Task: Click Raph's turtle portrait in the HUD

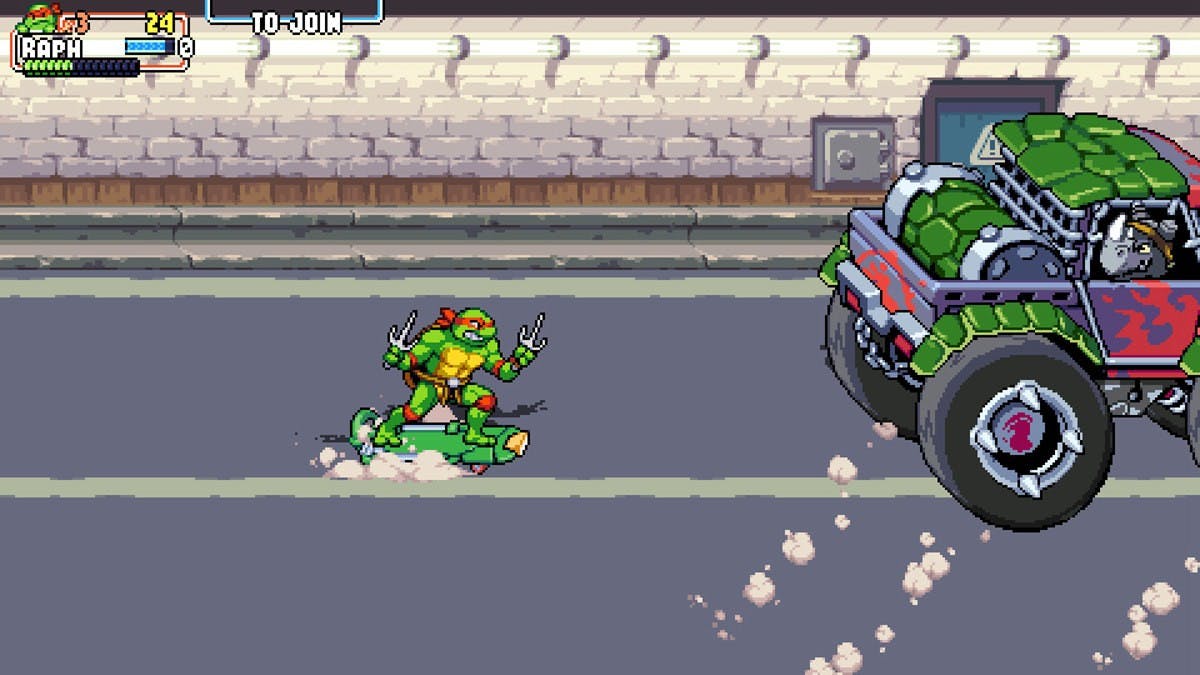Action: coord(38,18)
